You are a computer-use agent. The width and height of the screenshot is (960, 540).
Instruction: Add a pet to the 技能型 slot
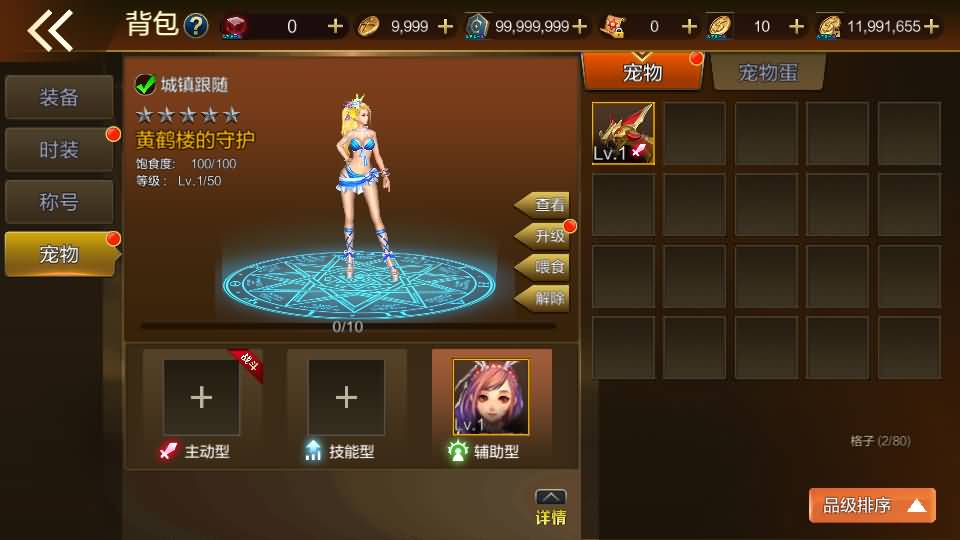[346, 397]
